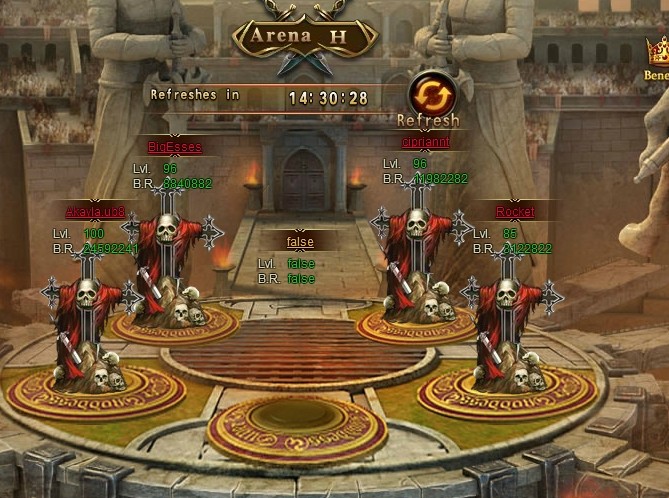Challenge the level 100 opponent's name link
669x498 pixels.
[x=95, y=212]
